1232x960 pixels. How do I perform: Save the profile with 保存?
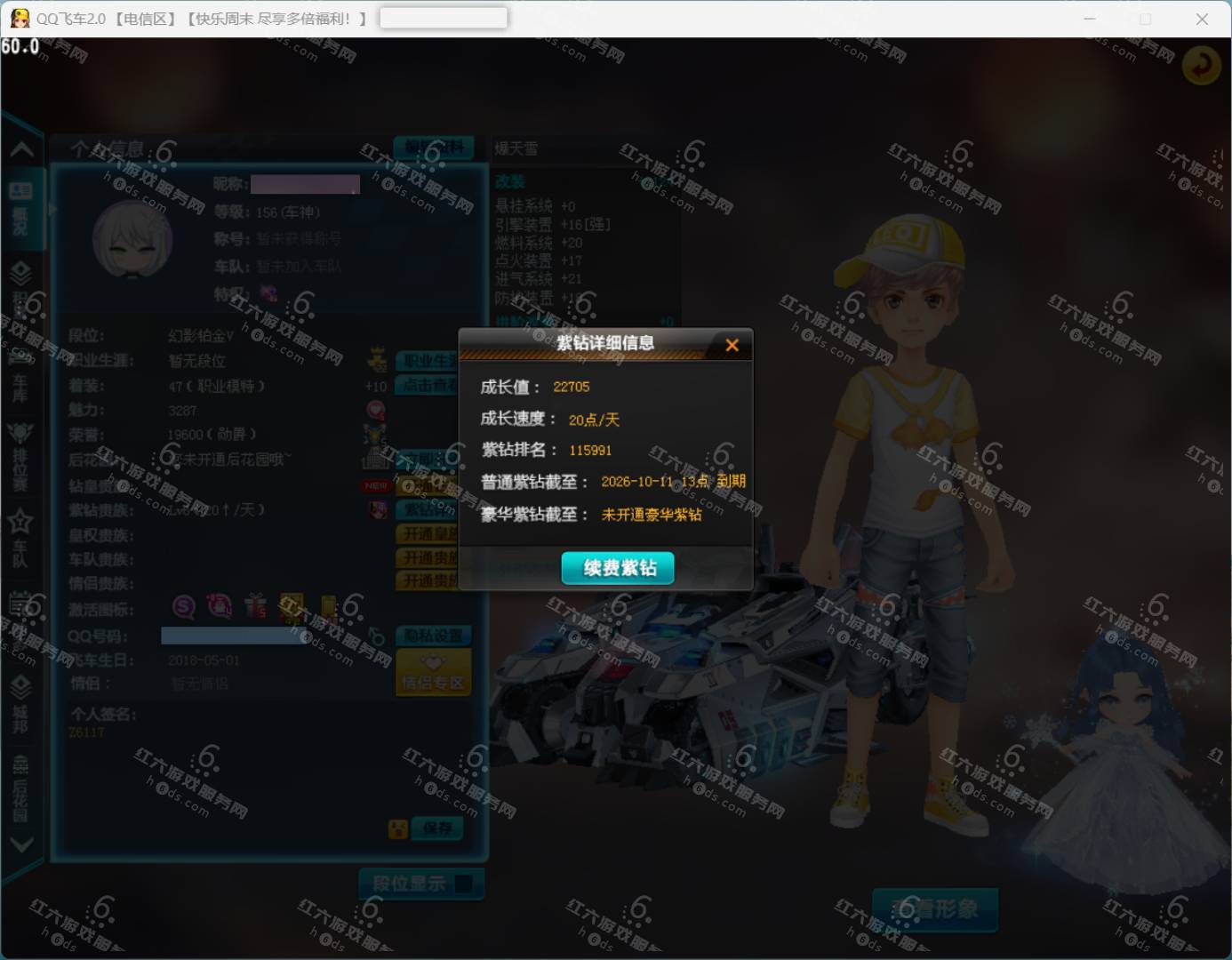[x=437, y=828]
